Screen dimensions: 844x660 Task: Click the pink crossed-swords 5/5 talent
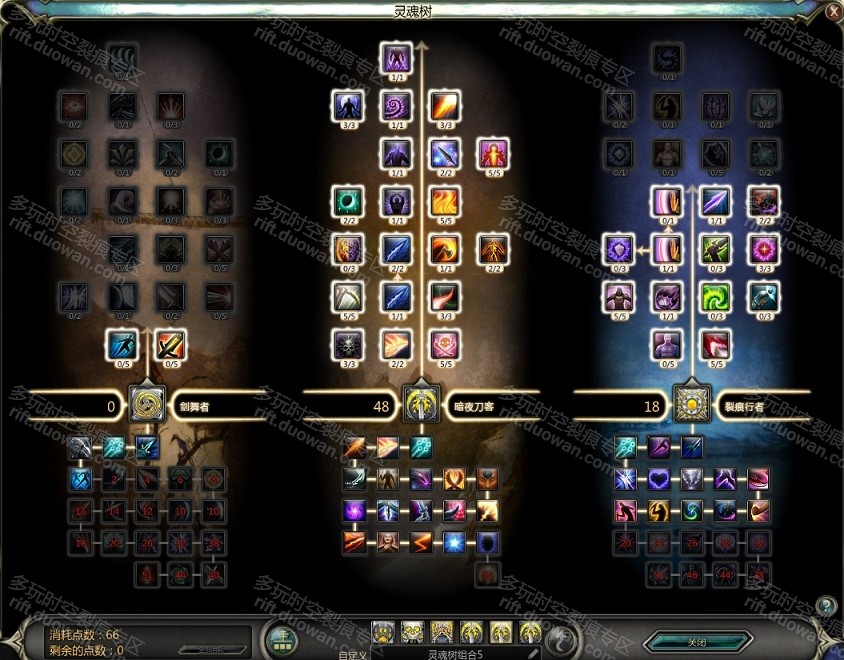(x=444, y=346)
